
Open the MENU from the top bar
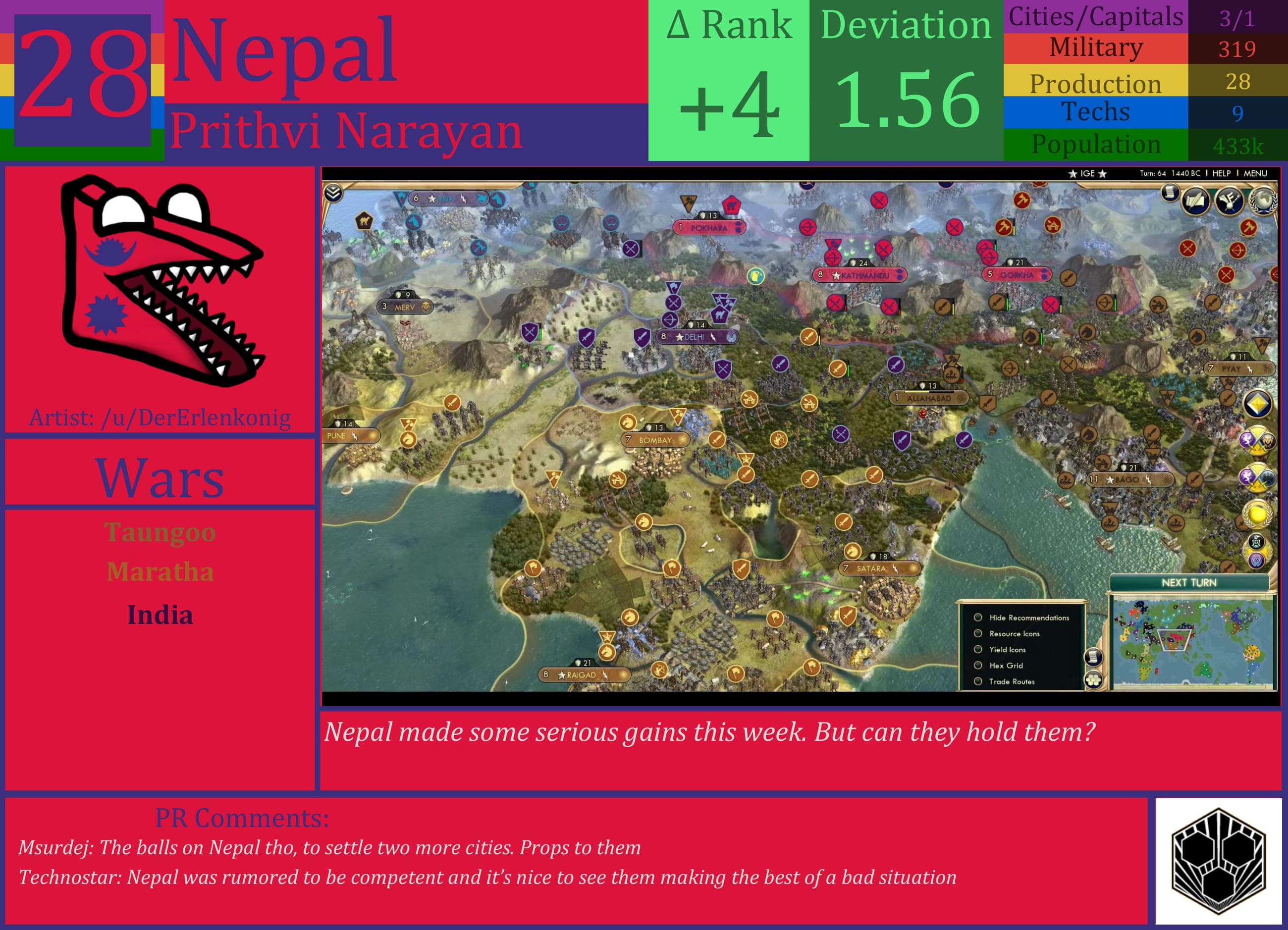click(1254, 173)
